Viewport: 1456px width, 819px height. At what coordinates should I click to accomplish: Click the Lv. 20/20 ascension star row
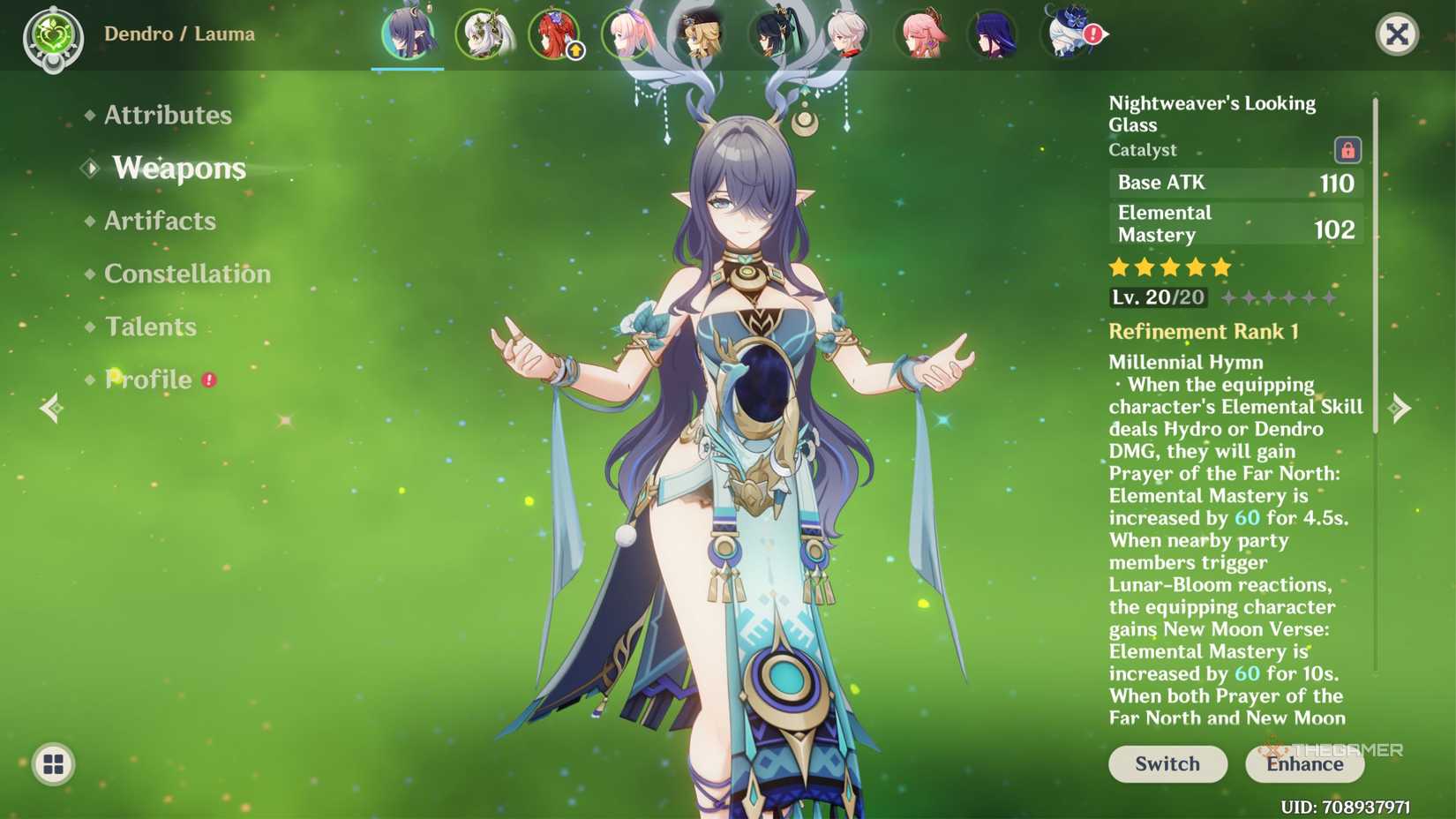(x=1218, y=297)
